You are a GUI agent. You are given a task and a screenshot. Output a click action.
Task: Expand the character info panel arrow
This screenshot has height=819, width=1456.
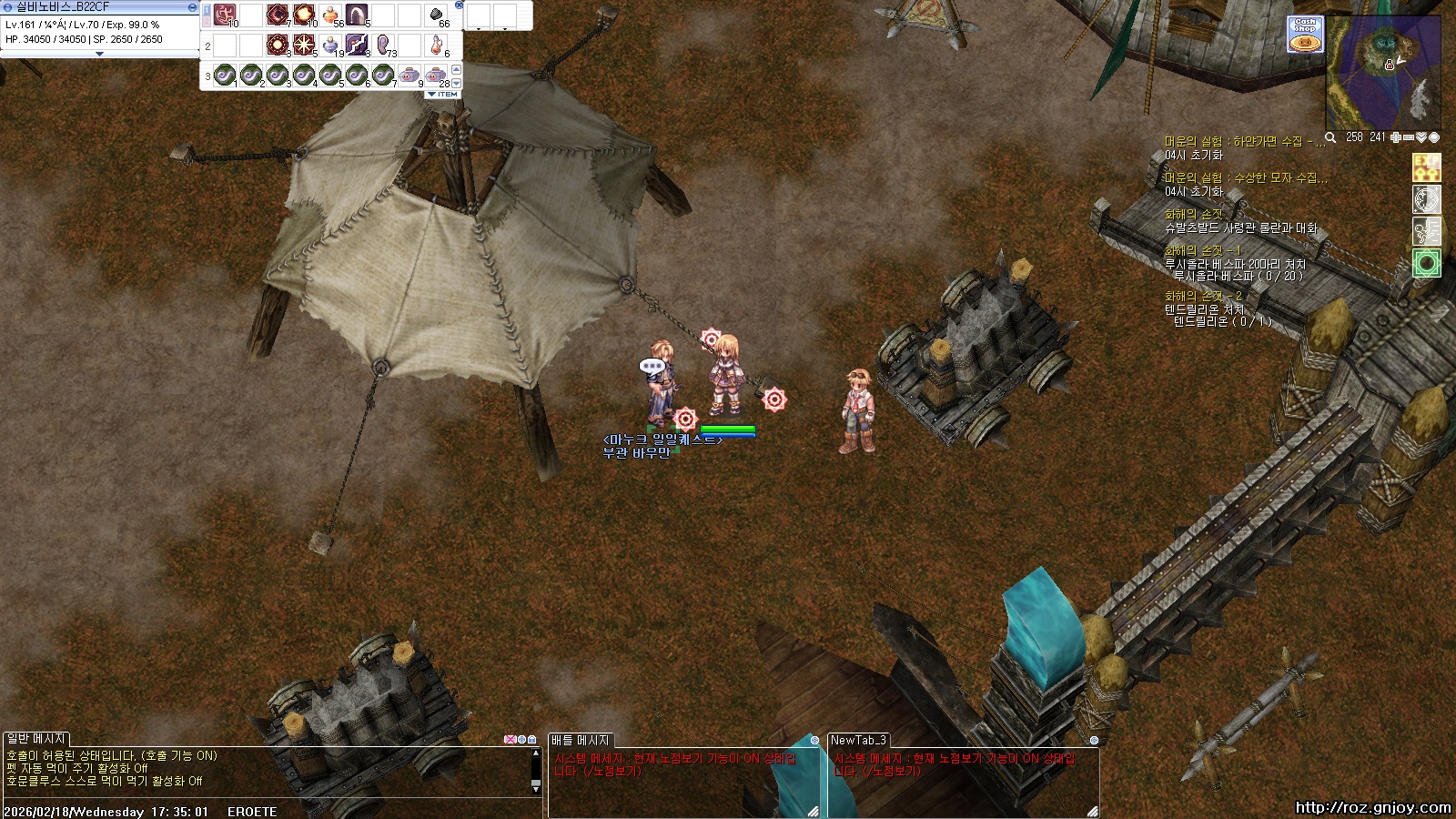99,54
